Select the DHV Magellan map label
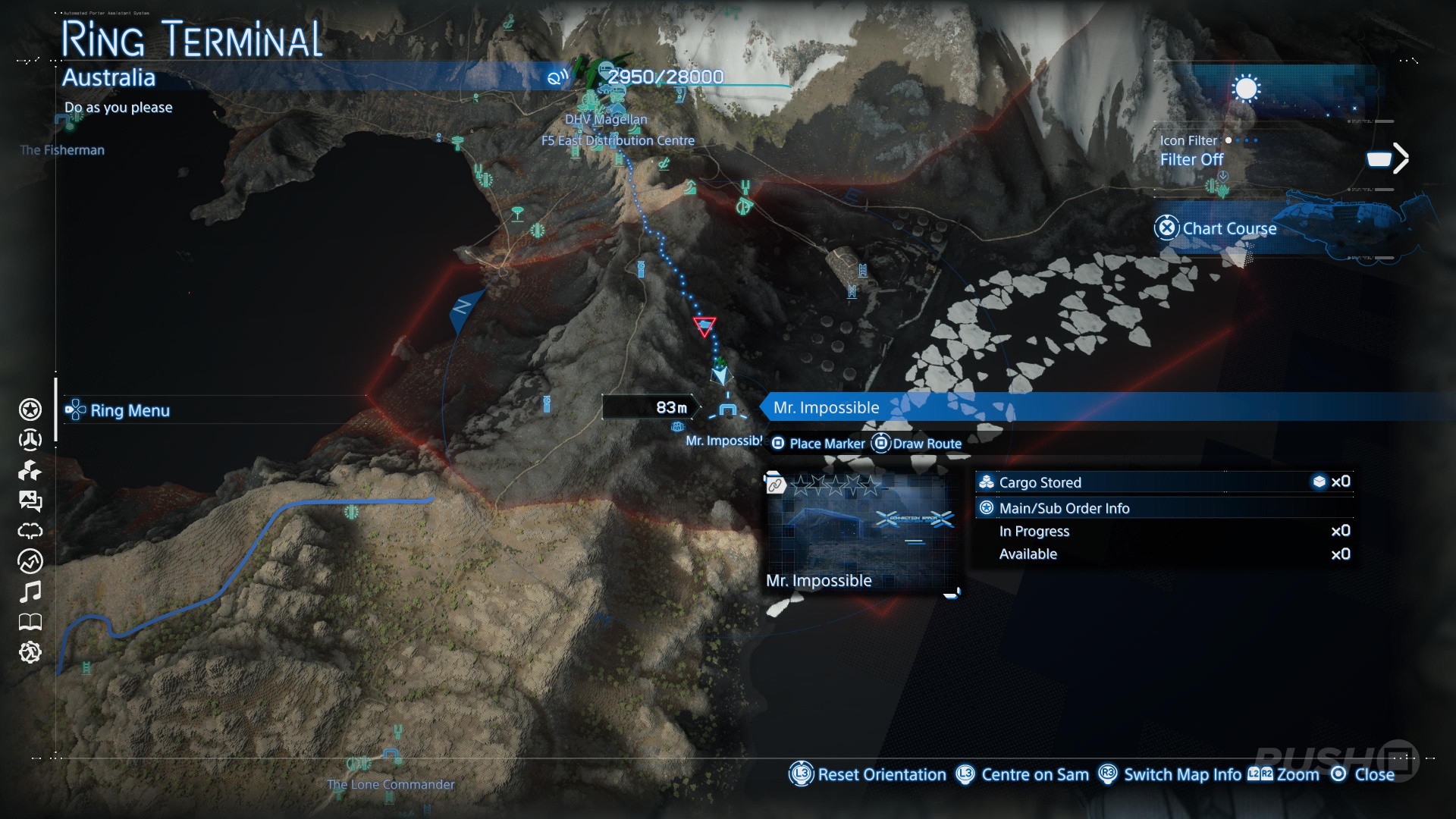Screen dimensions: 1456x819 [606, 119]
